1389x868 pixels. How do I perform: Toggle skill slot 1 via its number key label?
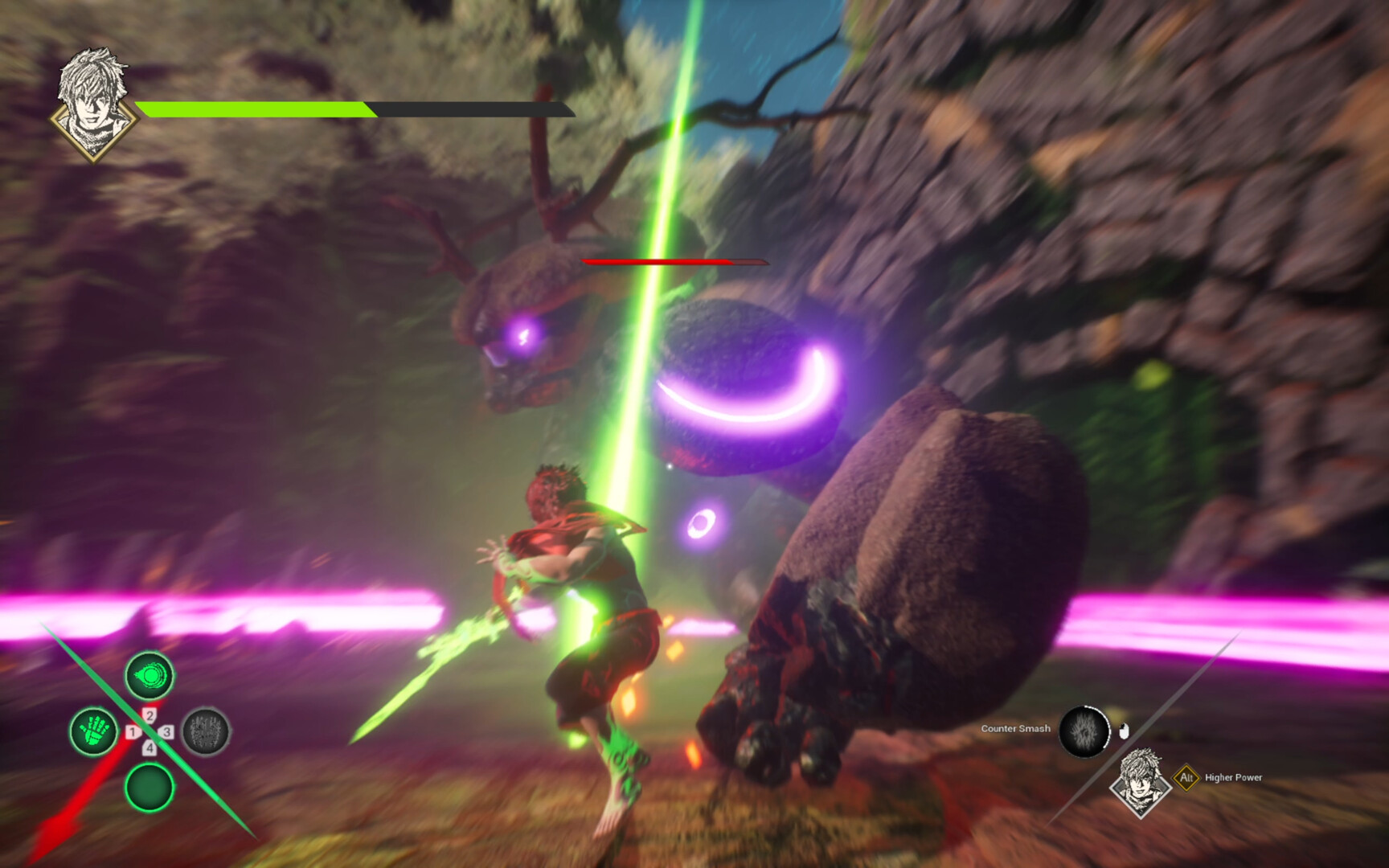pyautogui.click(x=133, y=731)
